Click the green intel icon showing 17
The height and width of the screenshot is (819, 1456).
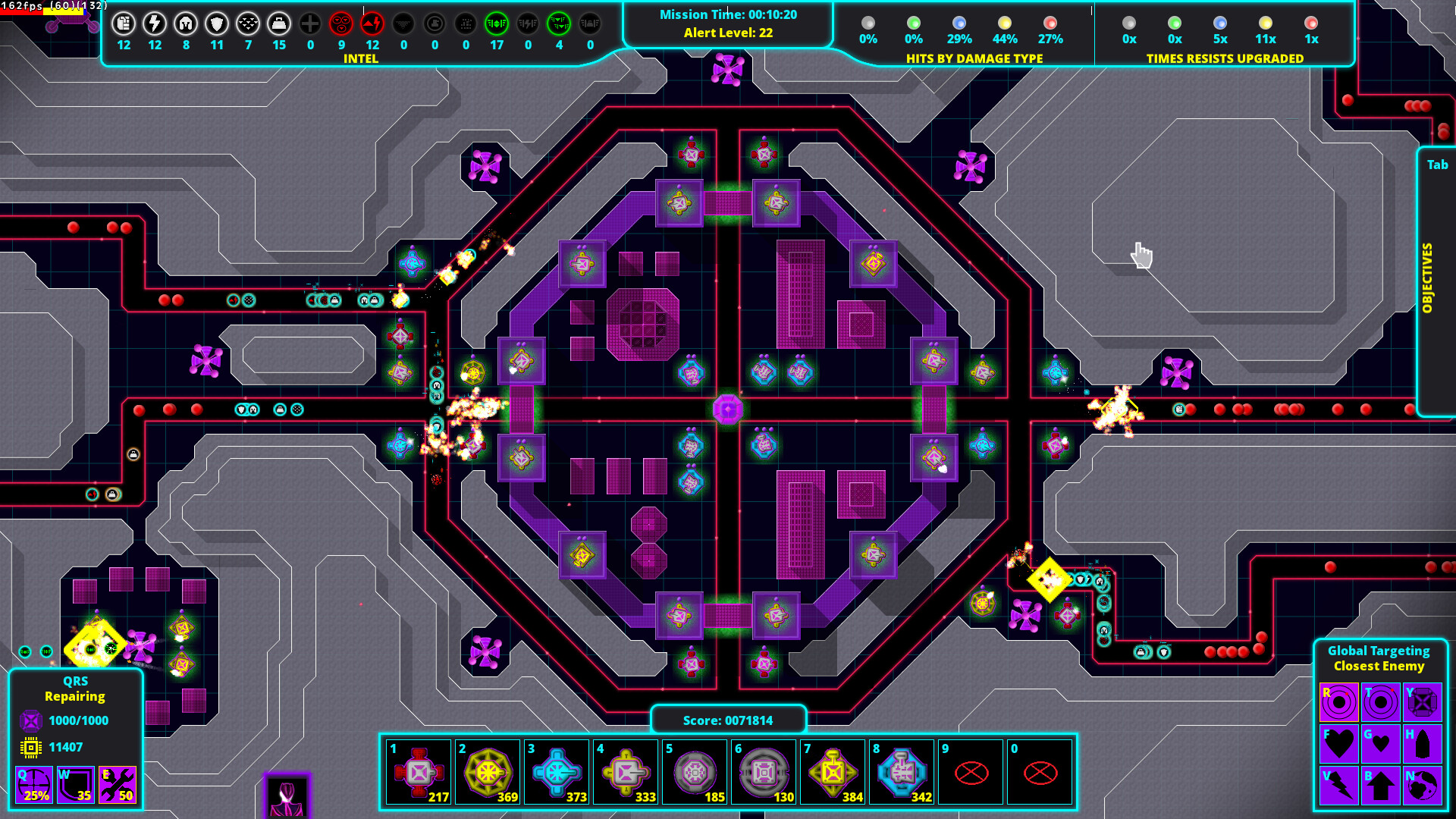point(497,24)
